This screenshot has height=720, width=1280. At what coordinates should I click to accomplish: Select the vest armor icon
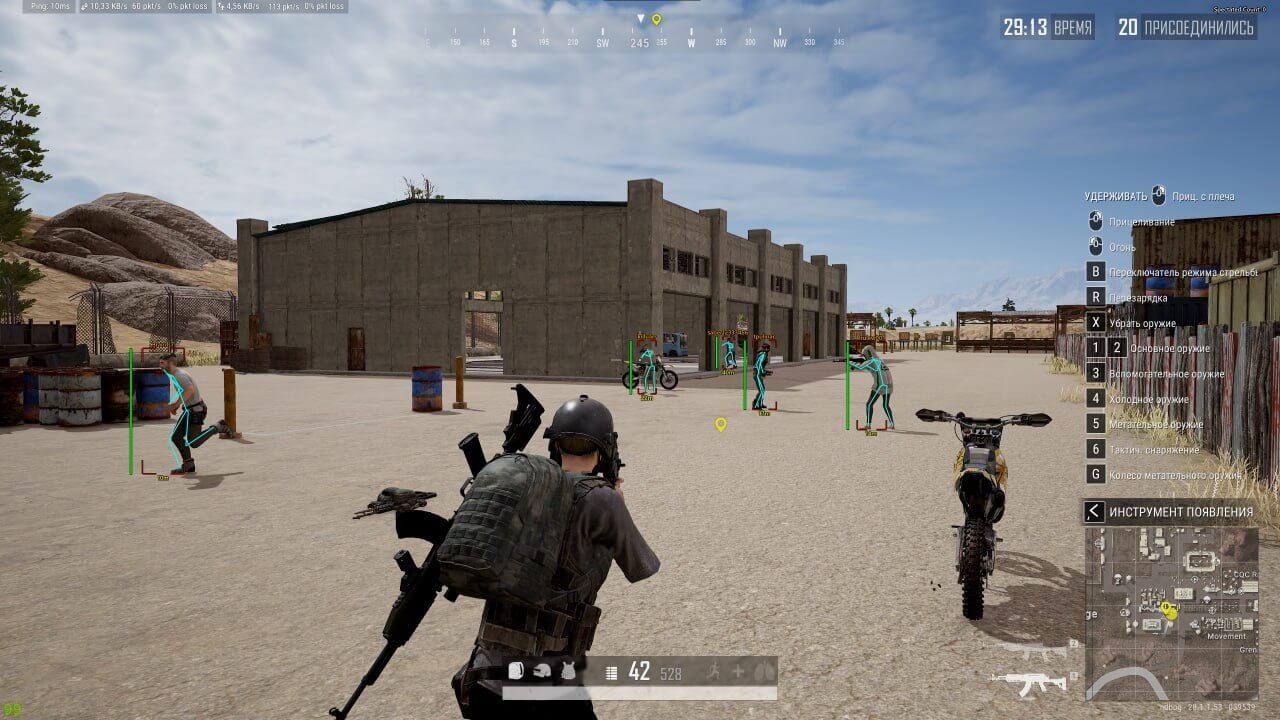coord(568,672)
